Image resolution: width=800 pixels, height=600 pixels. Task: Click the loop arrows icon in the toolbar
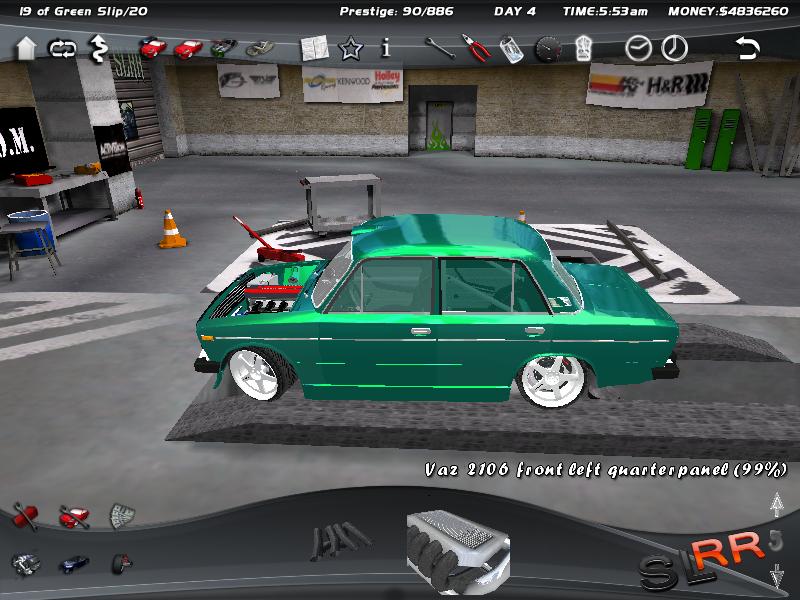pos(62,48)
